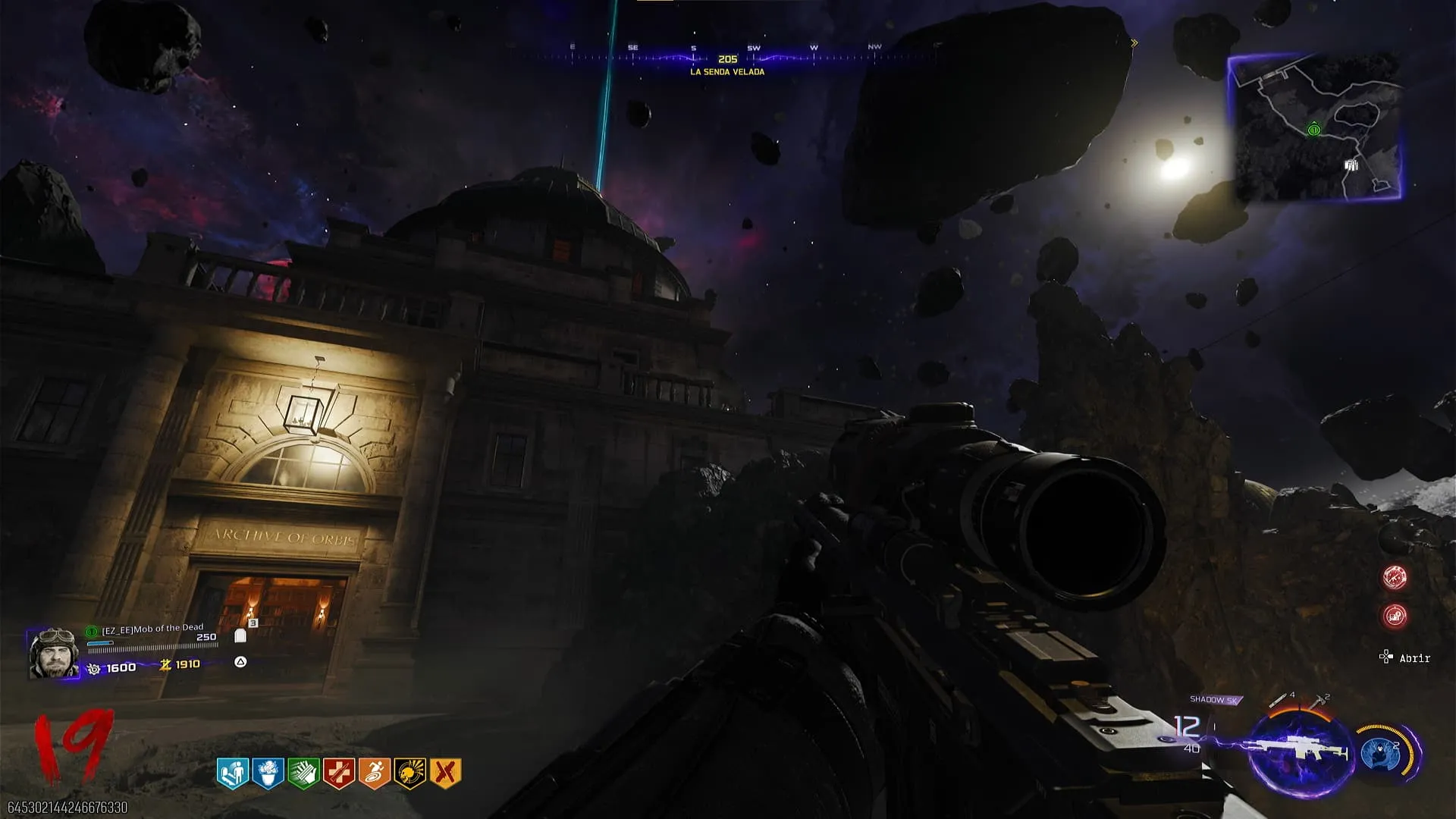Image resolution: width=1456 pixels, height=819 pixels.
Task: Click the upper red circular gun icon
Action: [1395, 578]
